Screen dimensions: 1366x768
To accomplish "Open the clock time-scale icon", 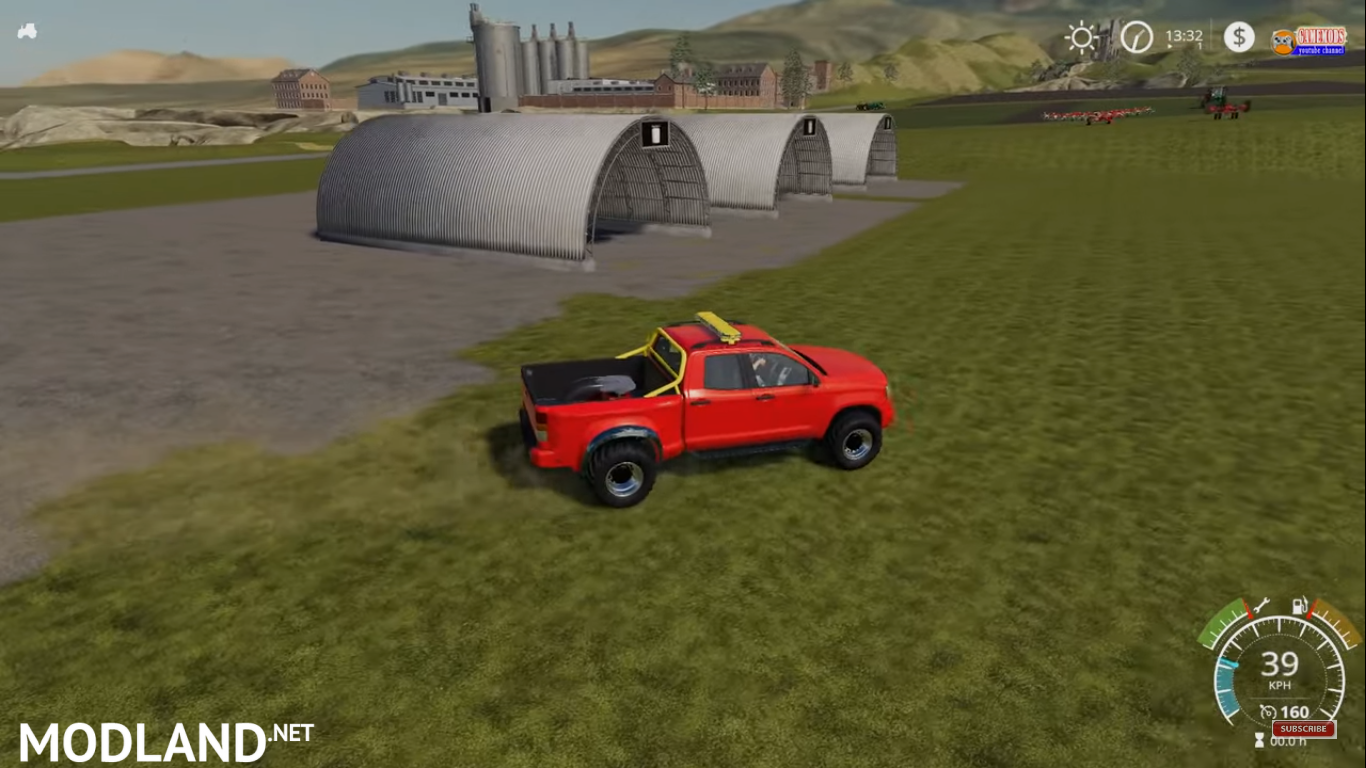I will (x=1135, y=36).
